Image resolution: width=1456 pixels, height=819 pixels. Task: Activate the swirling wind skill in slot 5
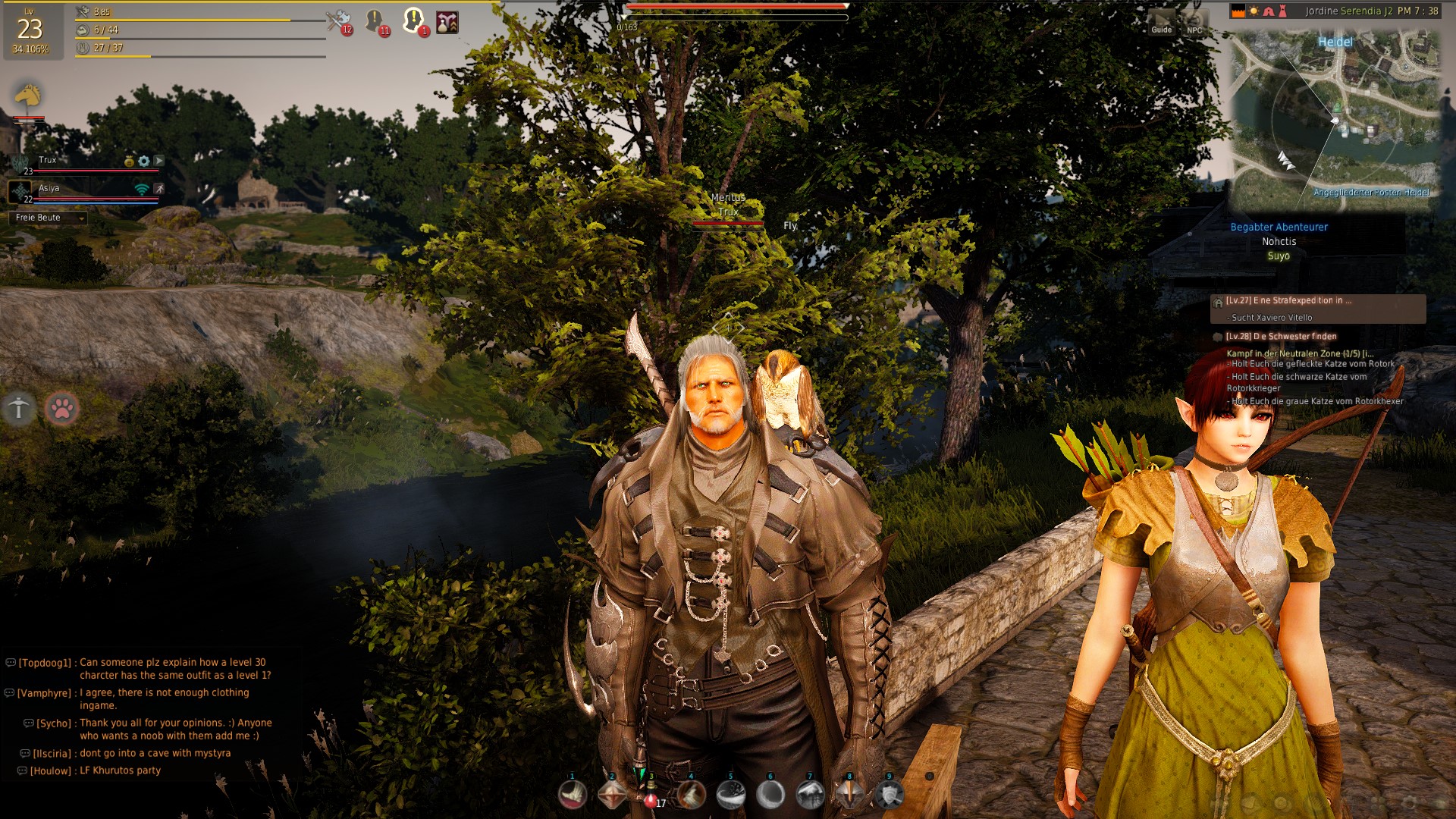(x=731, y=795)
